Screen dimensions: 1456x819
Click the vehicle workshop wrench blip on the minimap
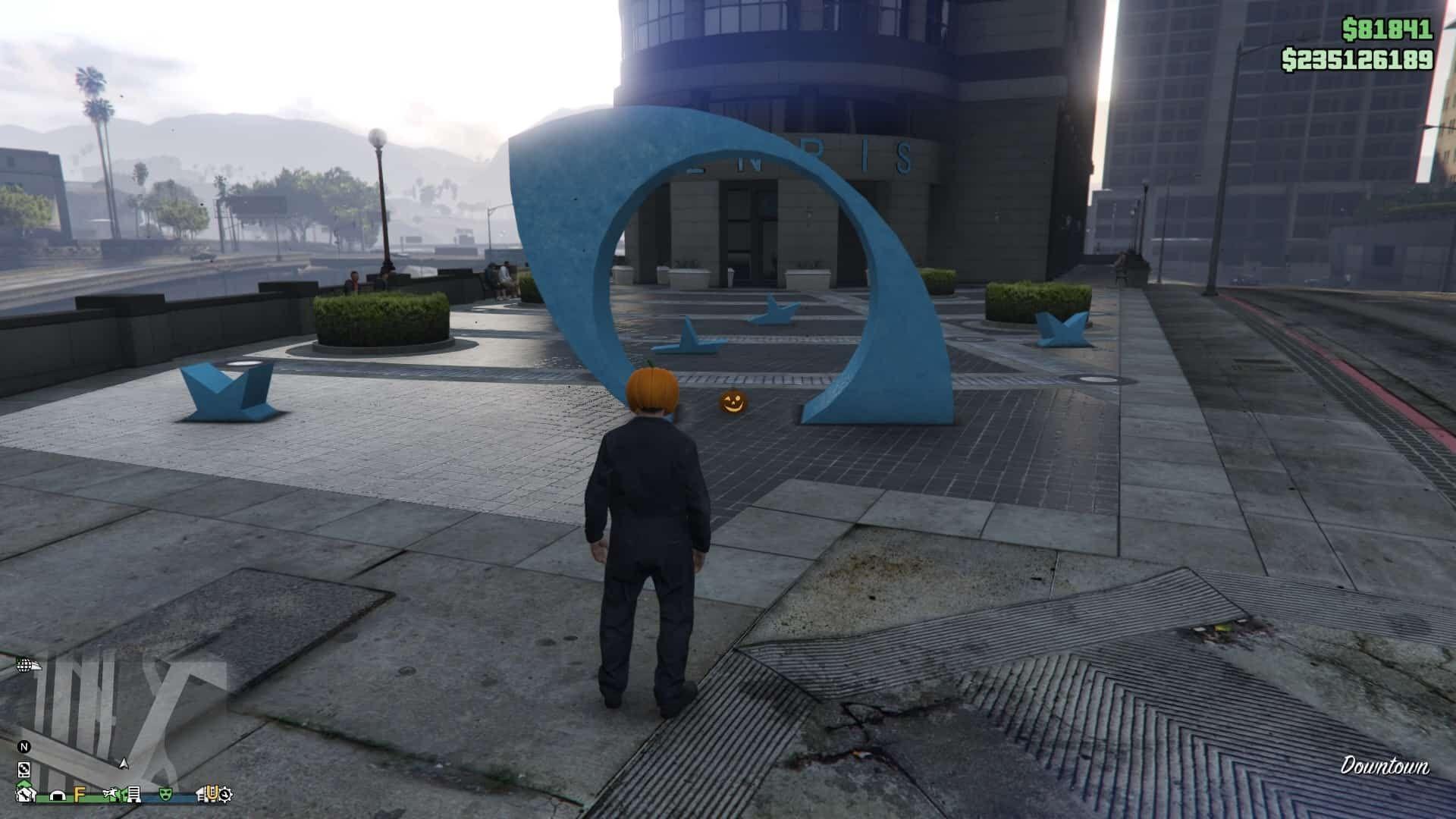coord(25,795)
